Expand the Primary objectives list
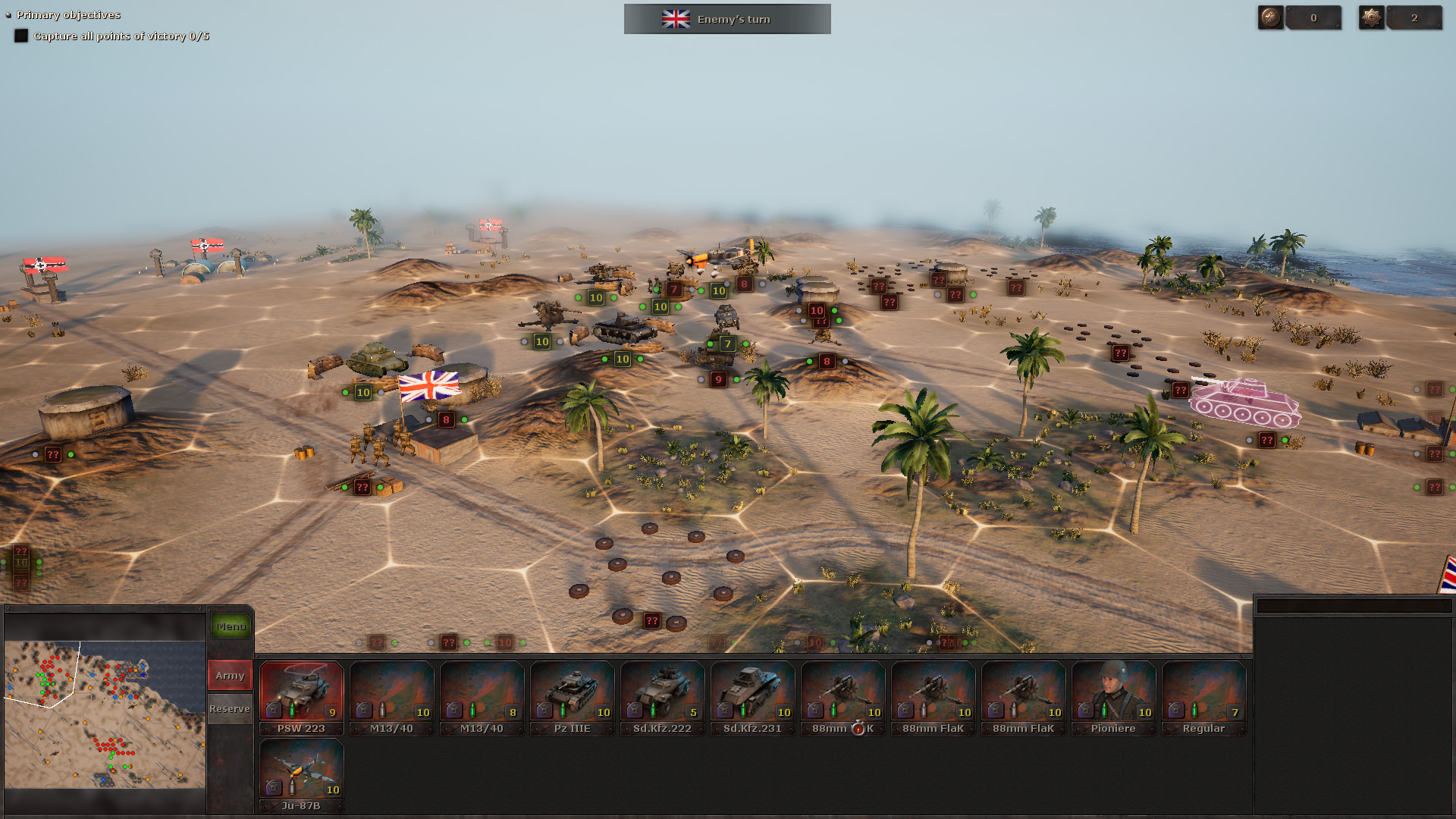1456x819 pixels. [x=7, y=14]
